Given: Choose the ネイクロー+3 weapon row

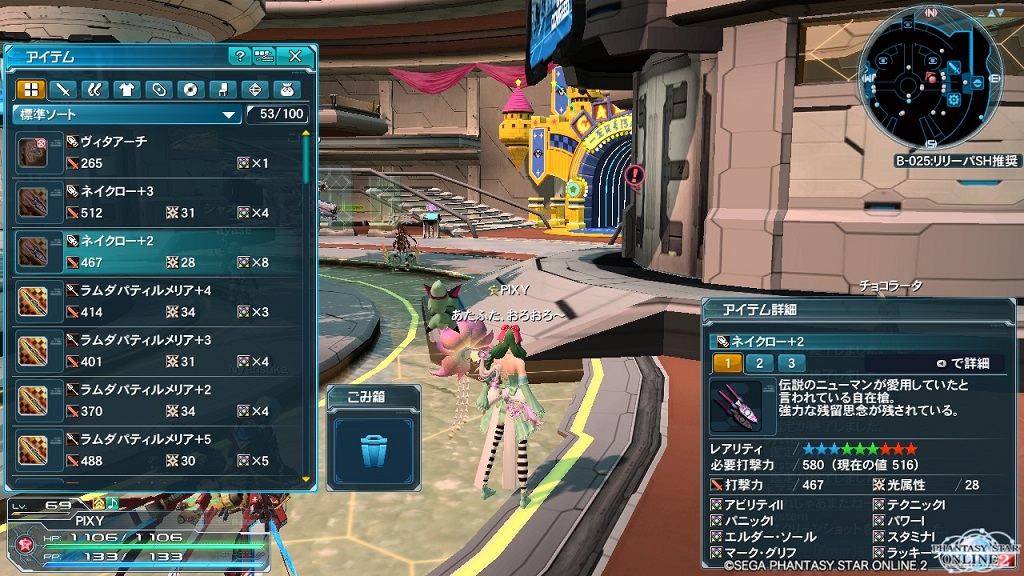Looking at the screenshot, I should point(160,201).
